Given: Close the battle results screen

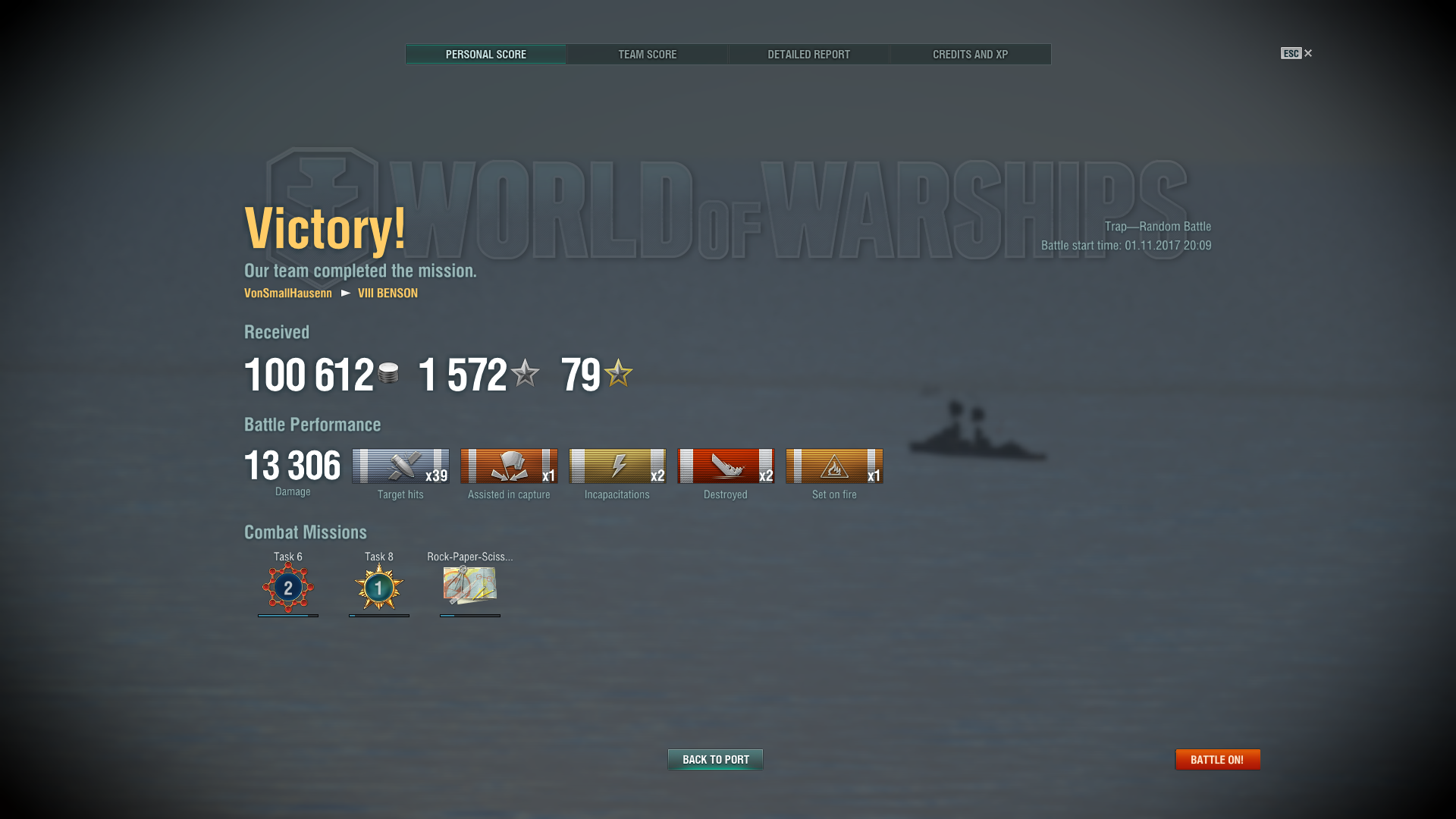Looking at the screenshot, I should (x=1307, y=53).
